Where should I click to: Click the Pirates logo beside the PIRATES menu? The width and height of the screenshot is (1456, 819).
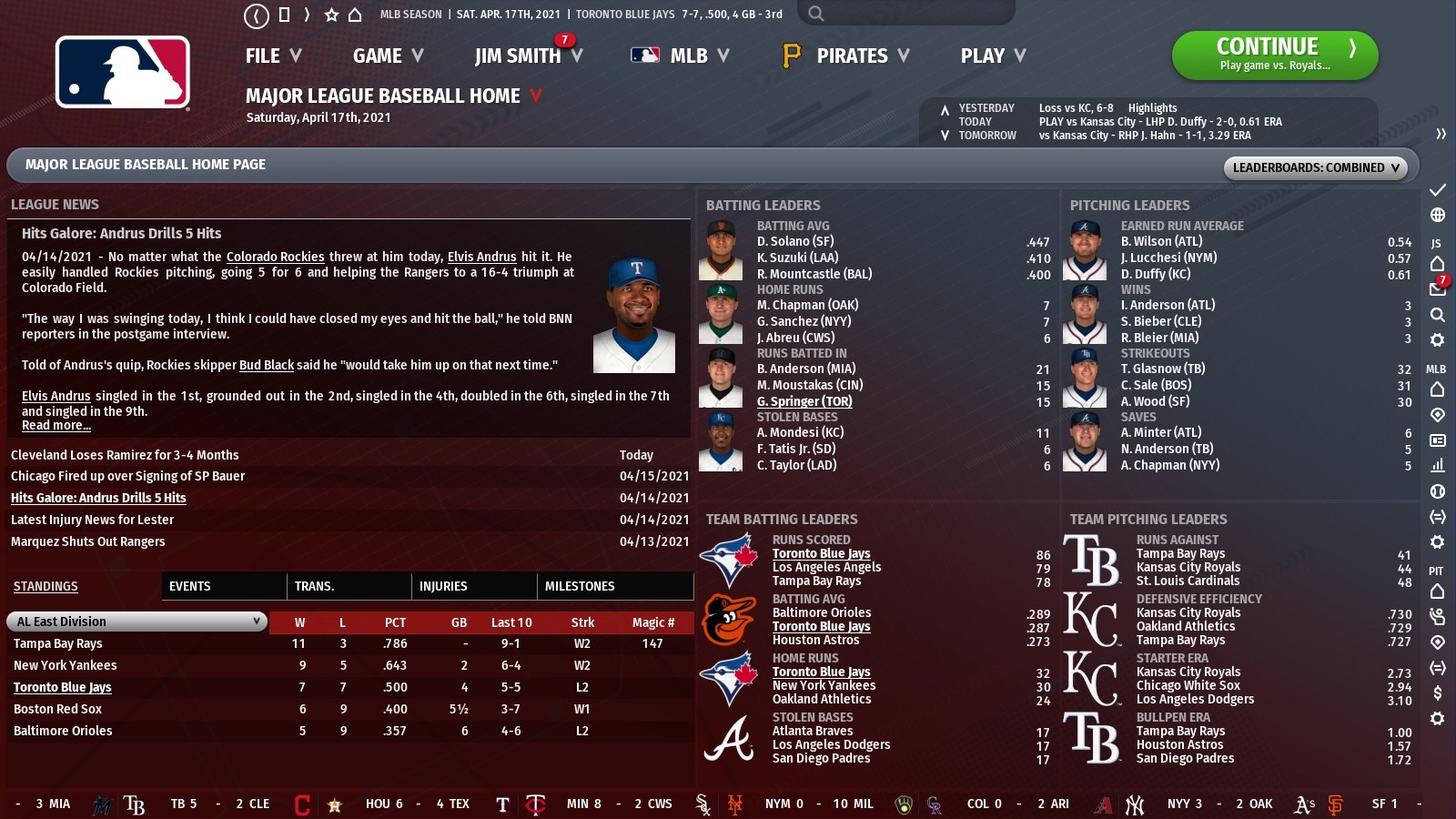click(790, 56)
